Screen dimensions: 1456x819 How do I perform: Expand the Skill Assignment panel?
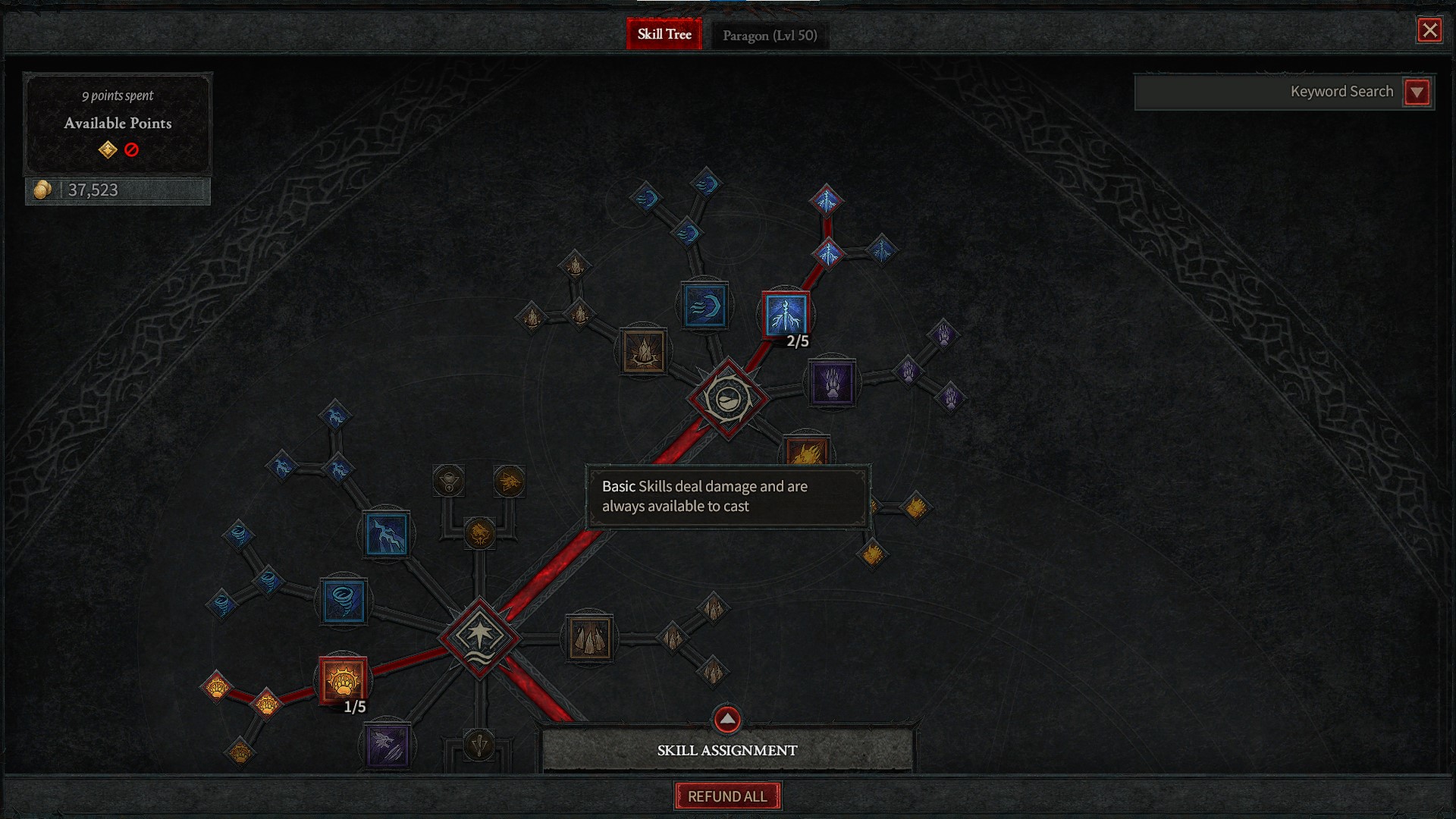(x=726, y=719)
